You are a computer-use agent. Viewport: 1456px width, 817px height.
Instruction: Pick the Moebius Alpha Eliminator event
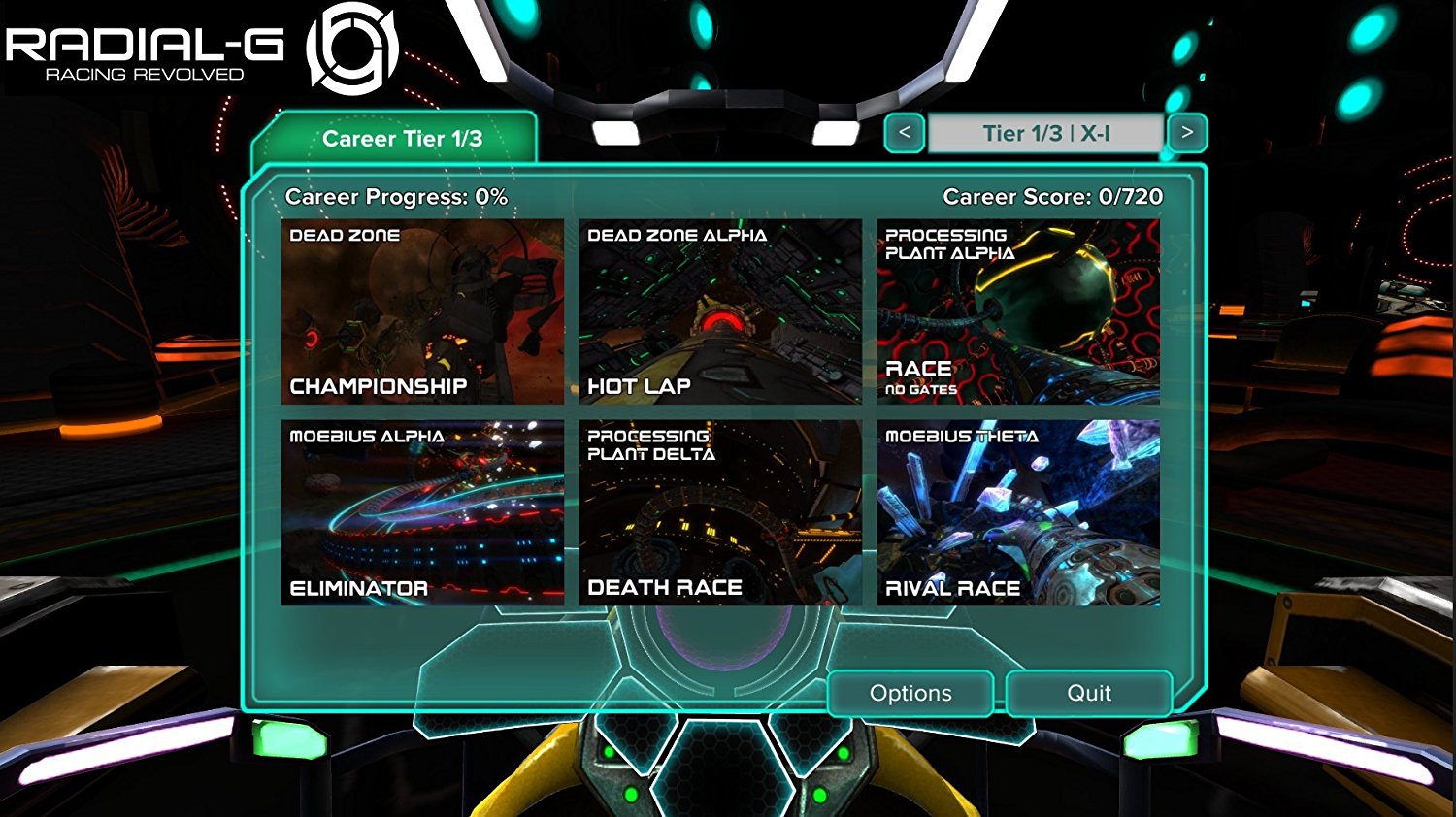(x=422, y=512)
